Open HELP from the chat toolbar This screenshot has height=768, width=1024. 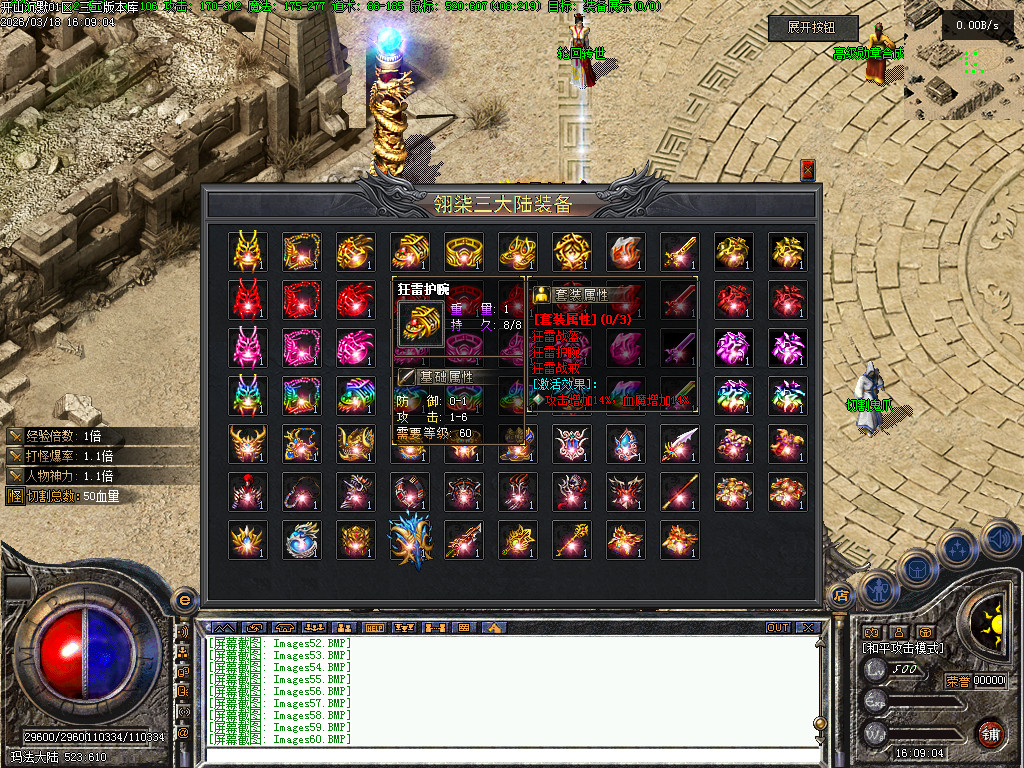(x=375, y=628)
